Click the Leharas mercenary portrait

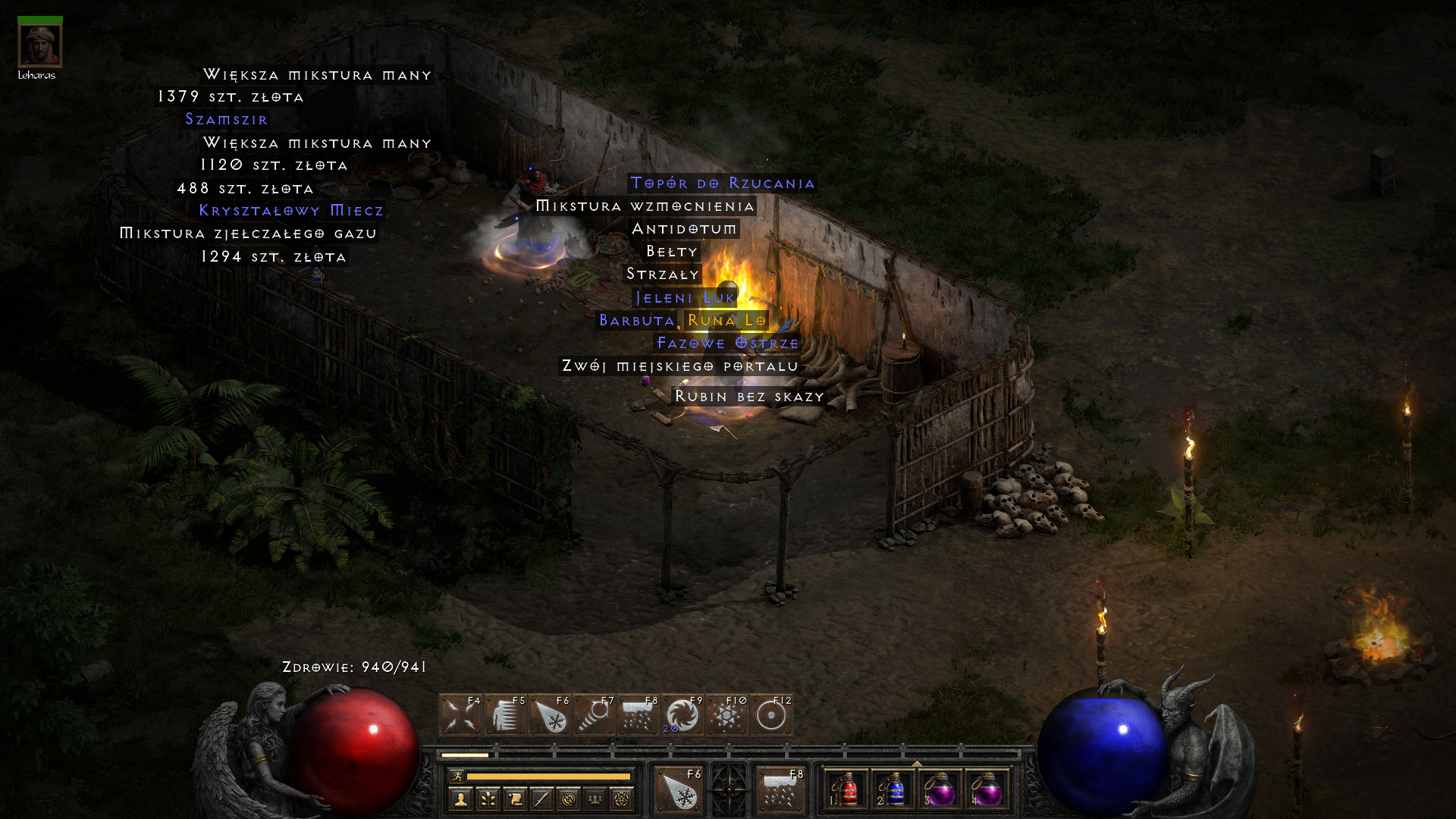(39, 45)
